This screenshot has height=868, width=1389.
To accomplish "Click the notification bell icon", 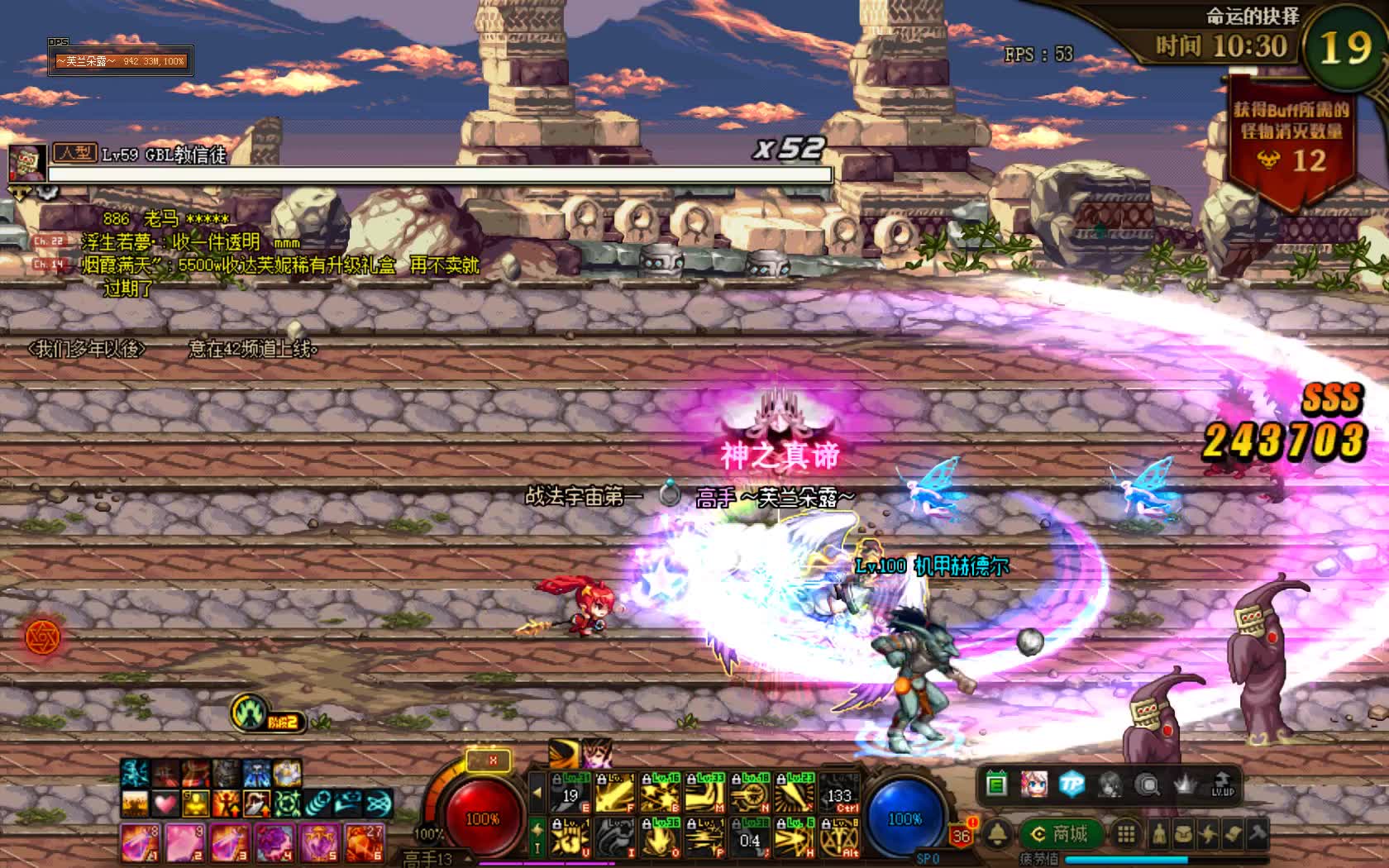I will click(x=999, y=833).
